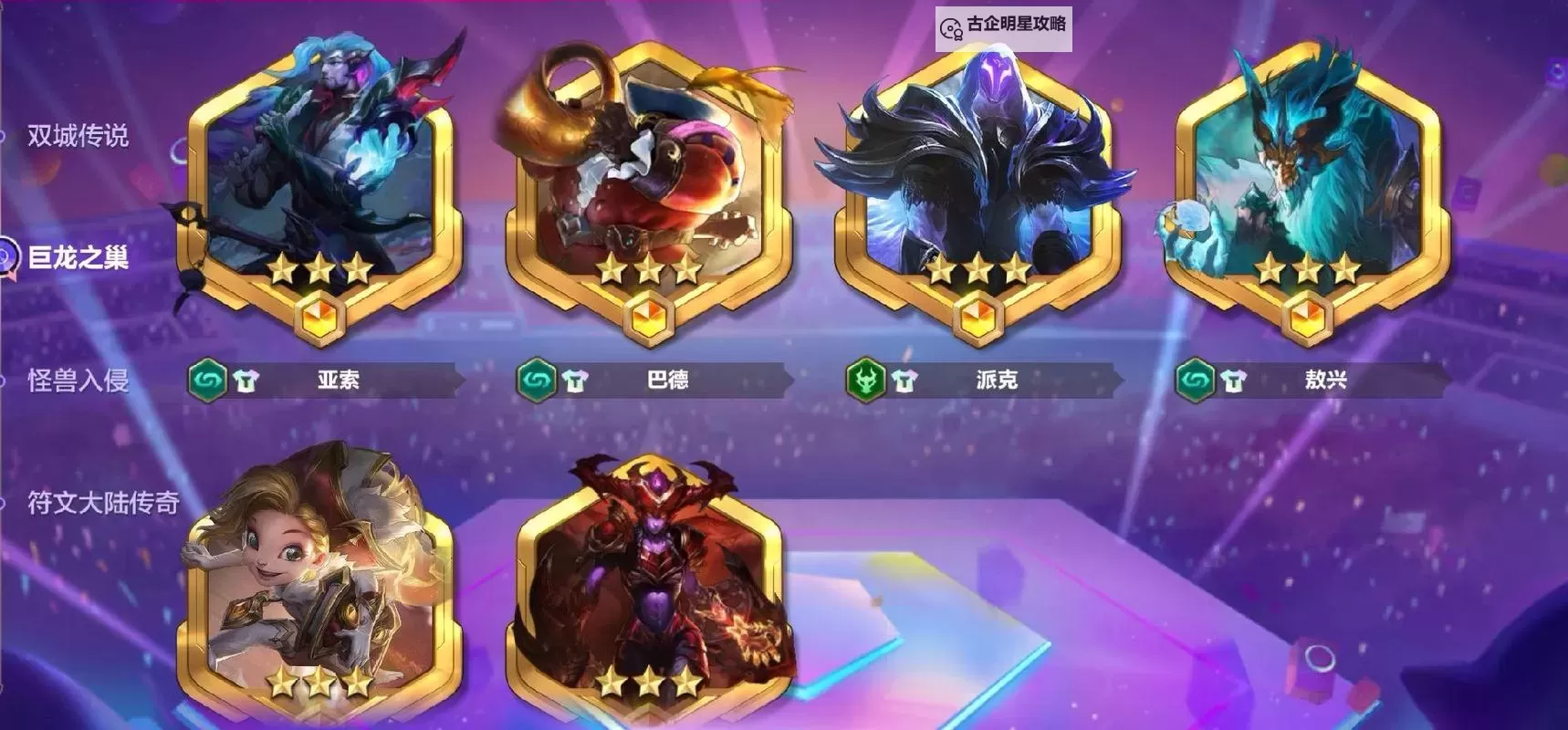Open the 古企明星攻略 guide
The image size is (1568, 730).
point(1004,26)
